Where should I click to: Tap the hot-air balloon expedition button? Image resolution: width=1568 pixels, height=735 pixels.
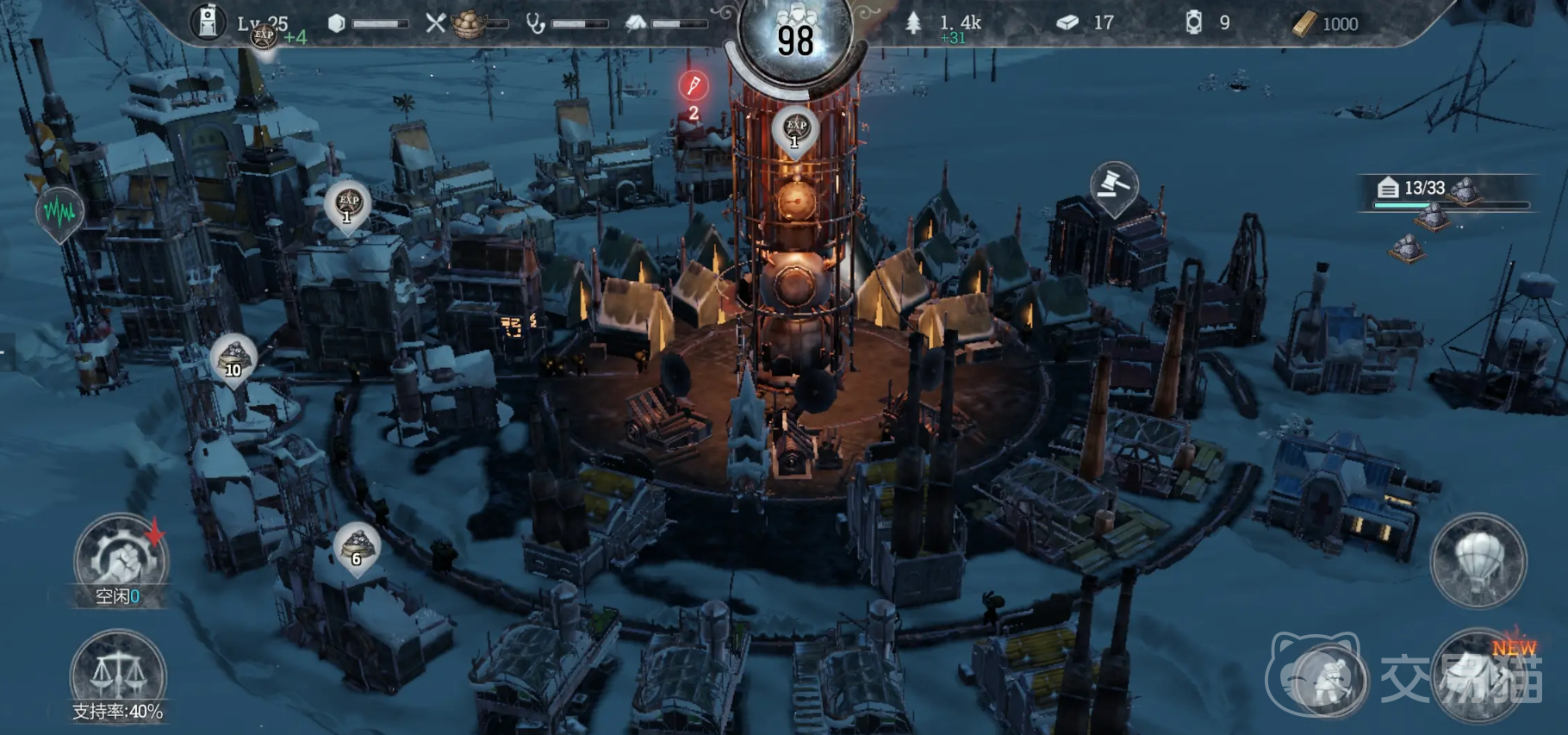[1478, 561]
